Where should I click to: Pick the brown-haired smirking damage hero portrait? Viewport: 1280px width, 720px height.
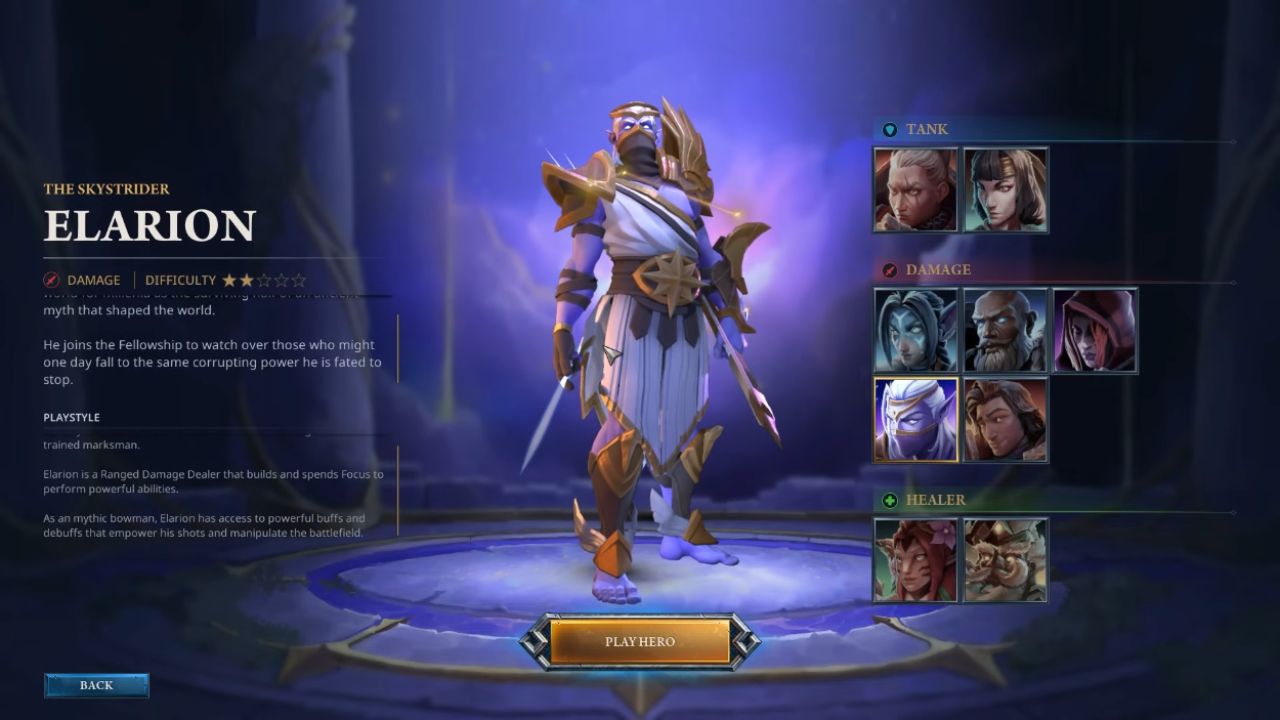pos(1005,420)
